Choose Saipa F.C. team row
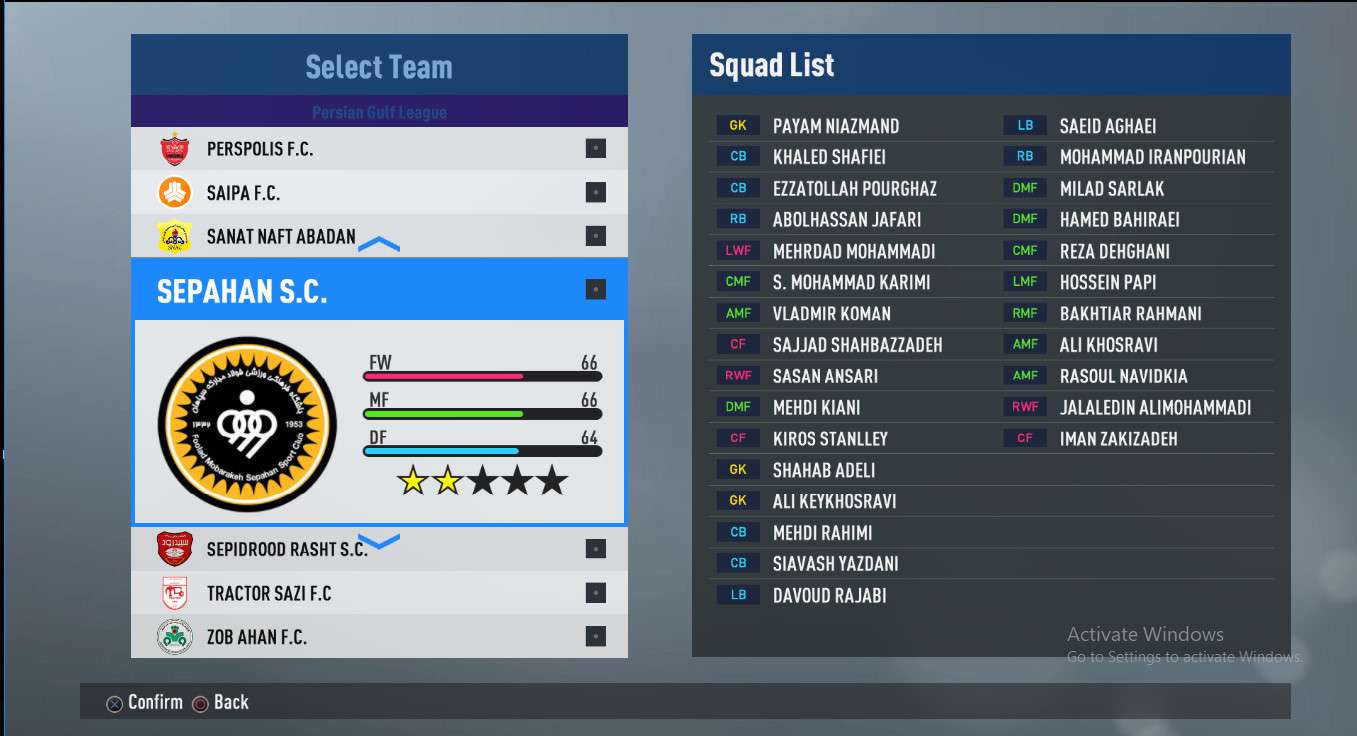1357x736 pixels. tap(243, 193)
